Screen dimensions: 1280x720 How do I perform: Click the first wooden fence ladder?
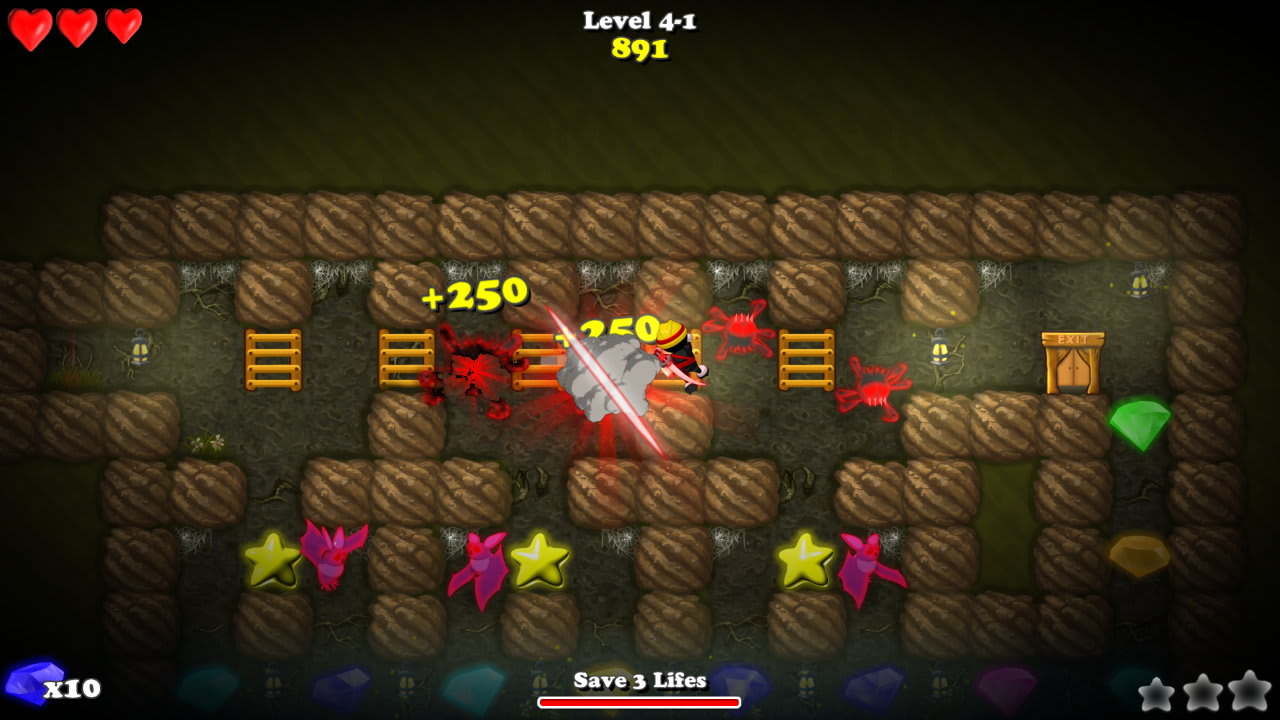[x=275, y=360]
